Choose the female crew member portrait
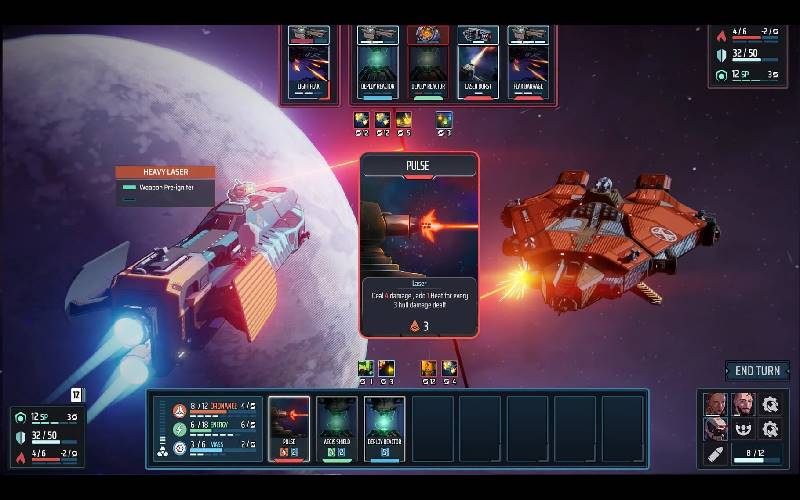Screen dimensions: 800x500 pyautogui.click(x=715, y=404)
